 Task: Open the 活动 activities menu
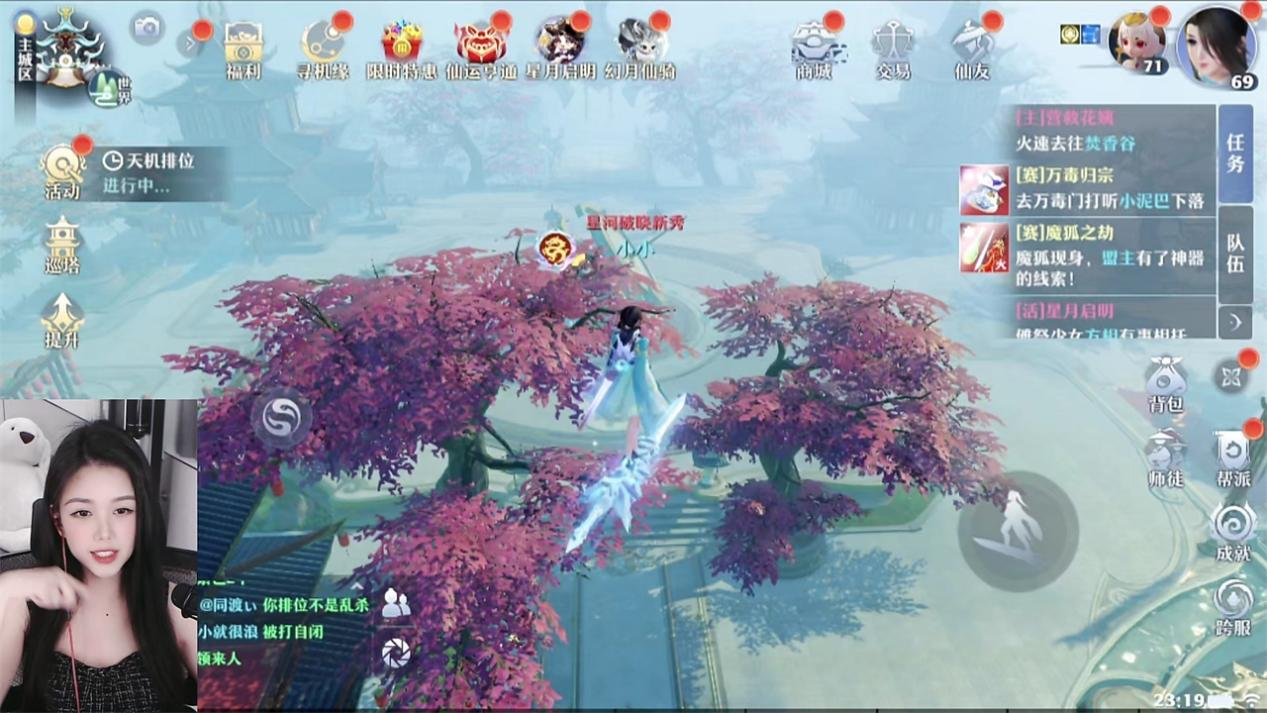pyautogui.click(x=62, y=170)
